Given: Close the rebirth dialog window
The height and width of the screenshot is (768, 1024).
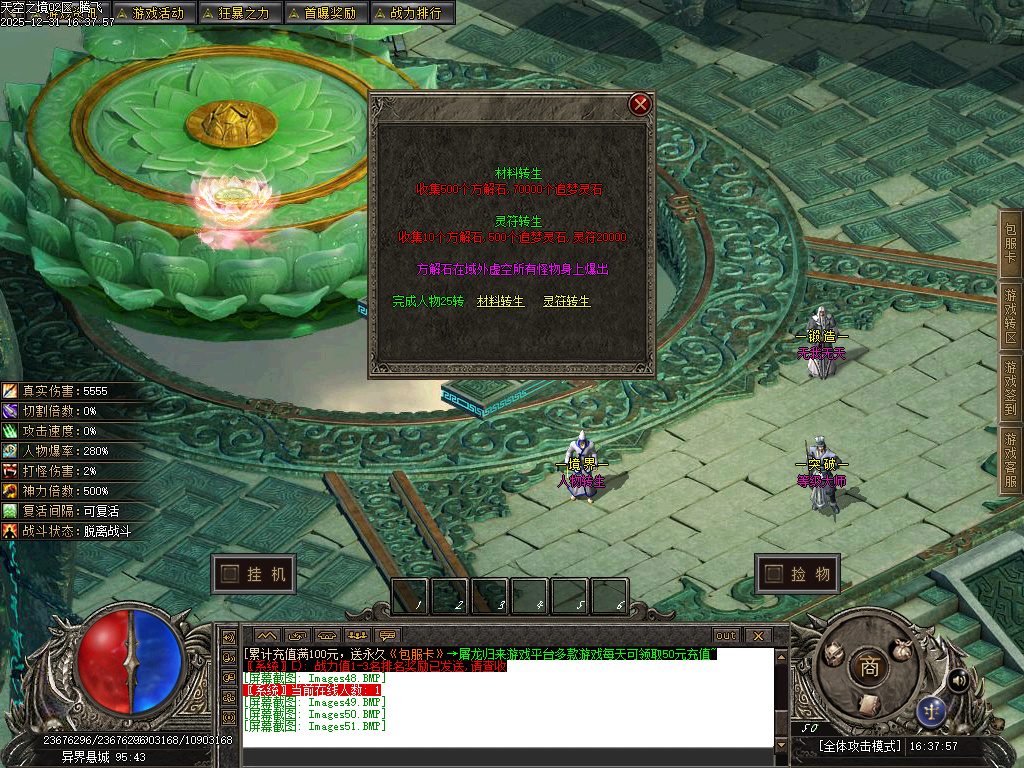Looking at the screenshot, I should [x=640, y=104].
